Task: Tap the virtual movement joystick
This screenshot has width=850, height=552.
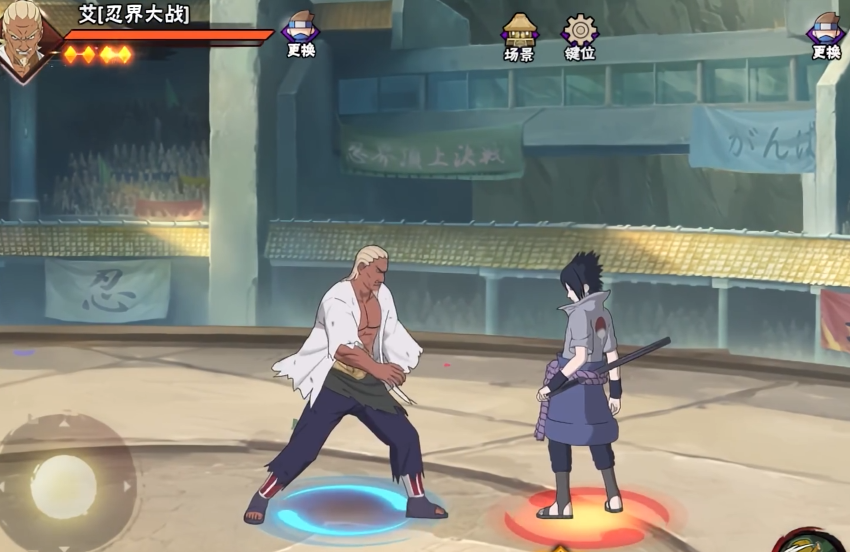Action: pos(64,487)
